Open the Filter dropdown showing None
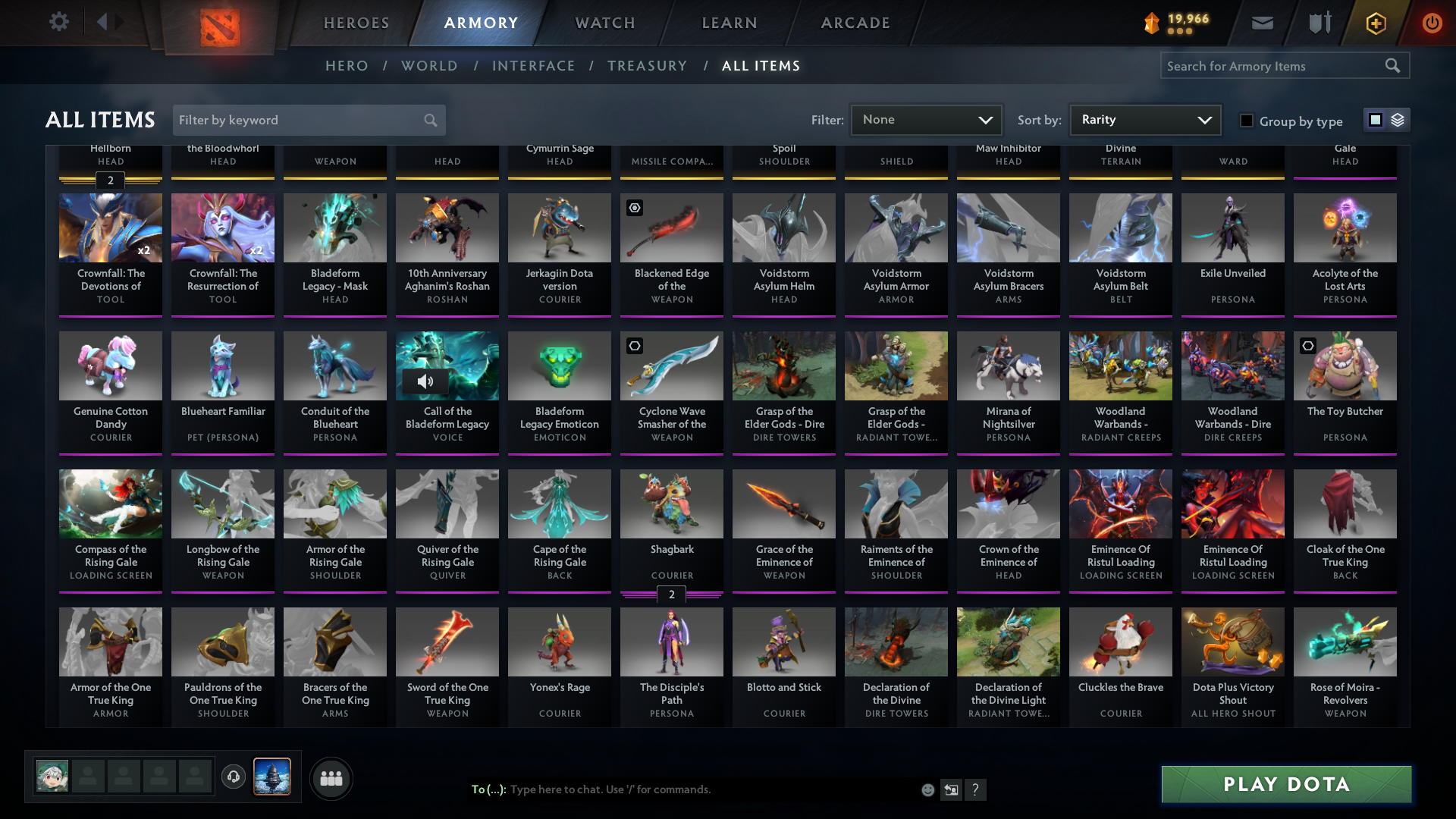Viewport: 1456px width, 819px height. 926,119
